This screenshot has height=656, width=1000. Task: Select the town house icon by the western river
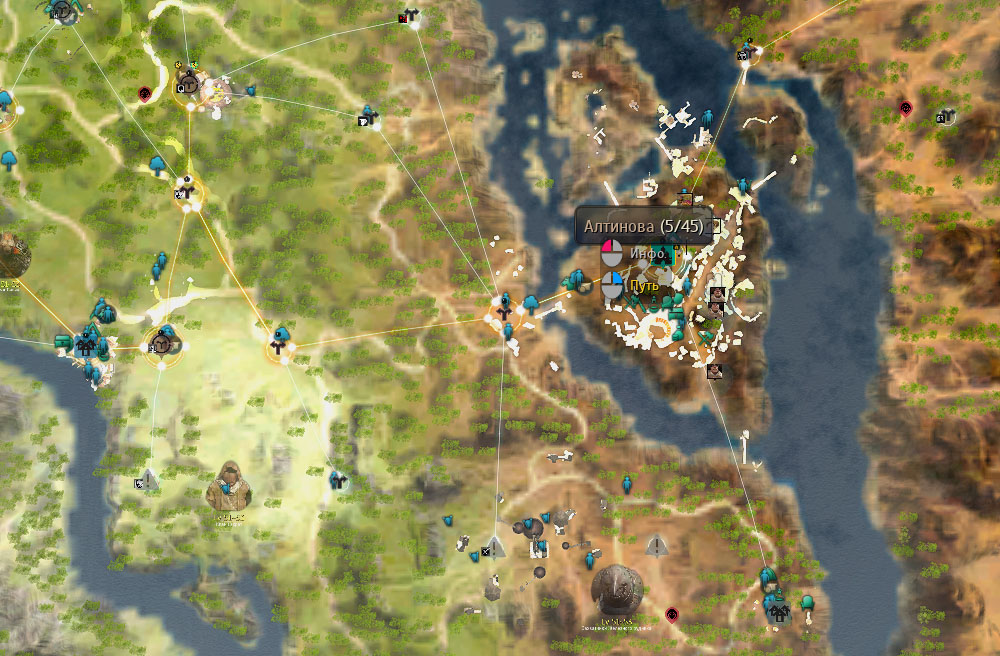pos(87,346)
